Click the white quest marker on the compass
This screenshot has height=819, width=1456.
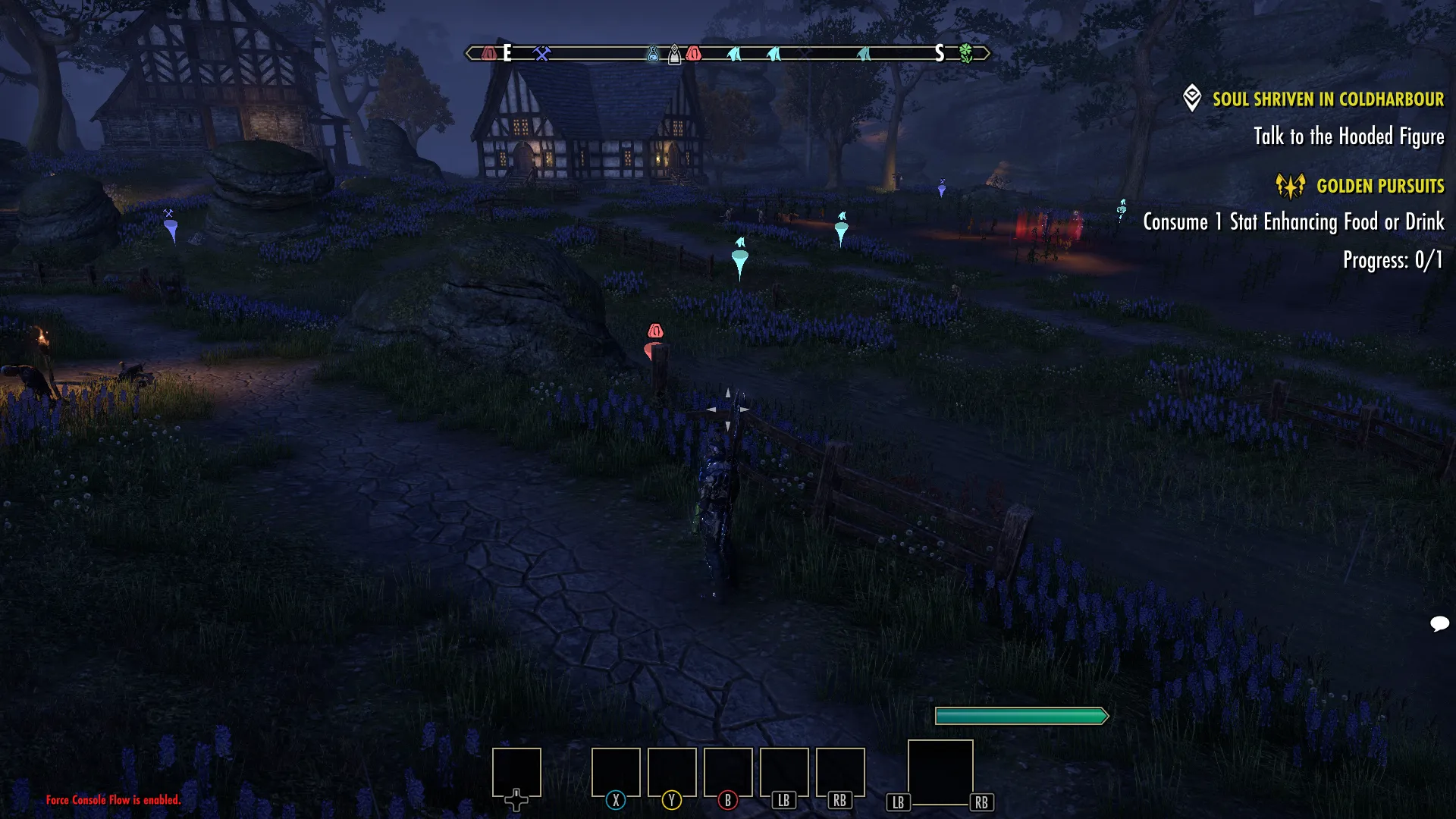(x=674, y=55)
